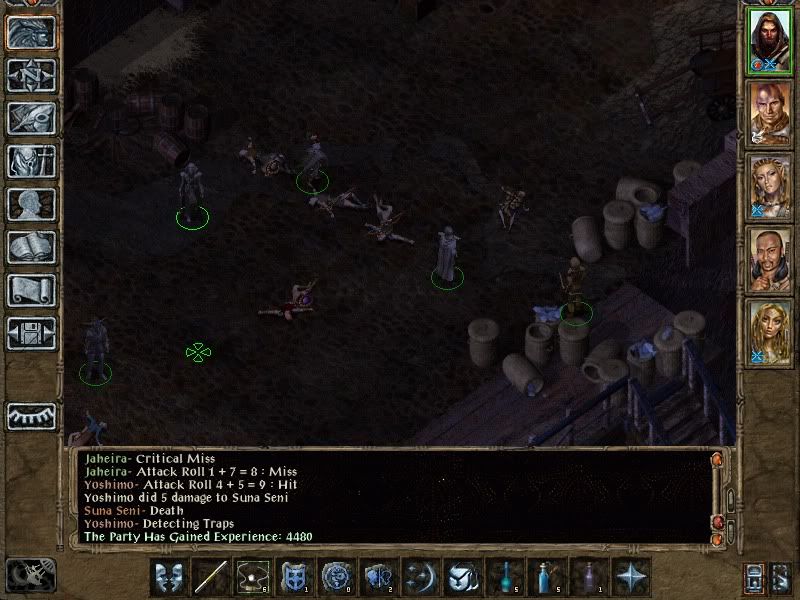Choose Jaheira's portrait
This screenshot has height=600, width=800.
pos(770,187)
